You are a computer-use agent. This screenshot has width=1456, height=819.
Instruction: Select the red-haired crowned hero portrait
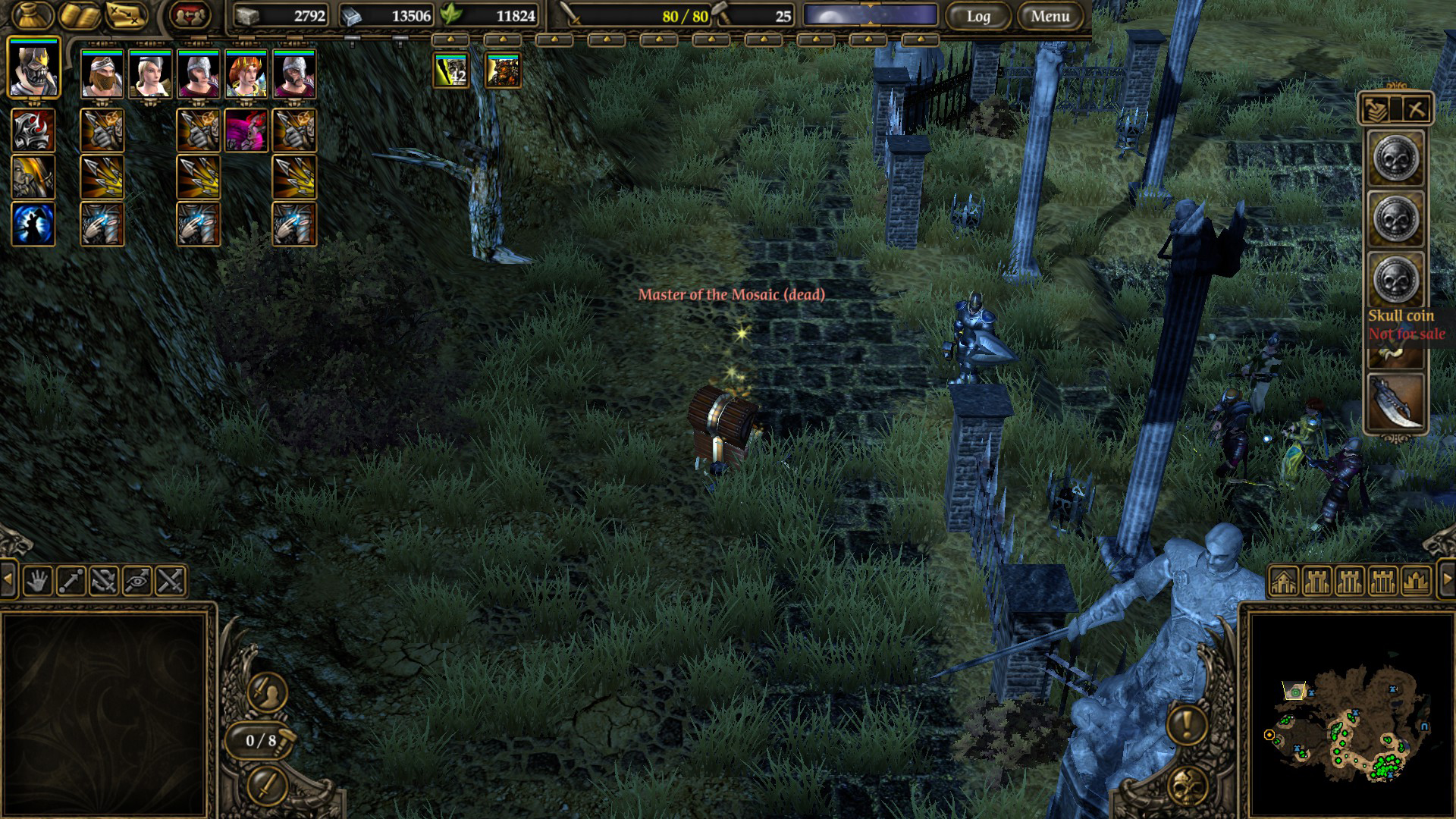tap(246, 74)
